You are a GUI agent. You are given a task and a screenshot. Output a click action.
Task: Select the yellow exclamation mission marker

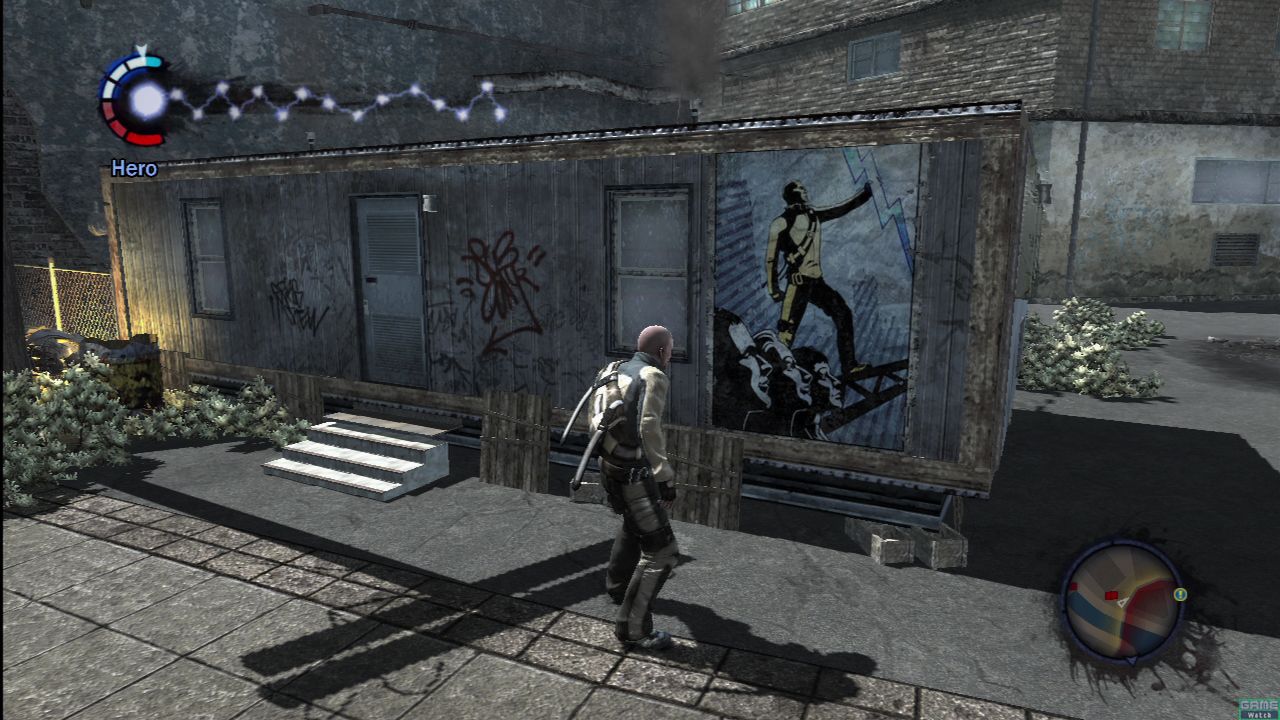click(x=1180, y=594)
